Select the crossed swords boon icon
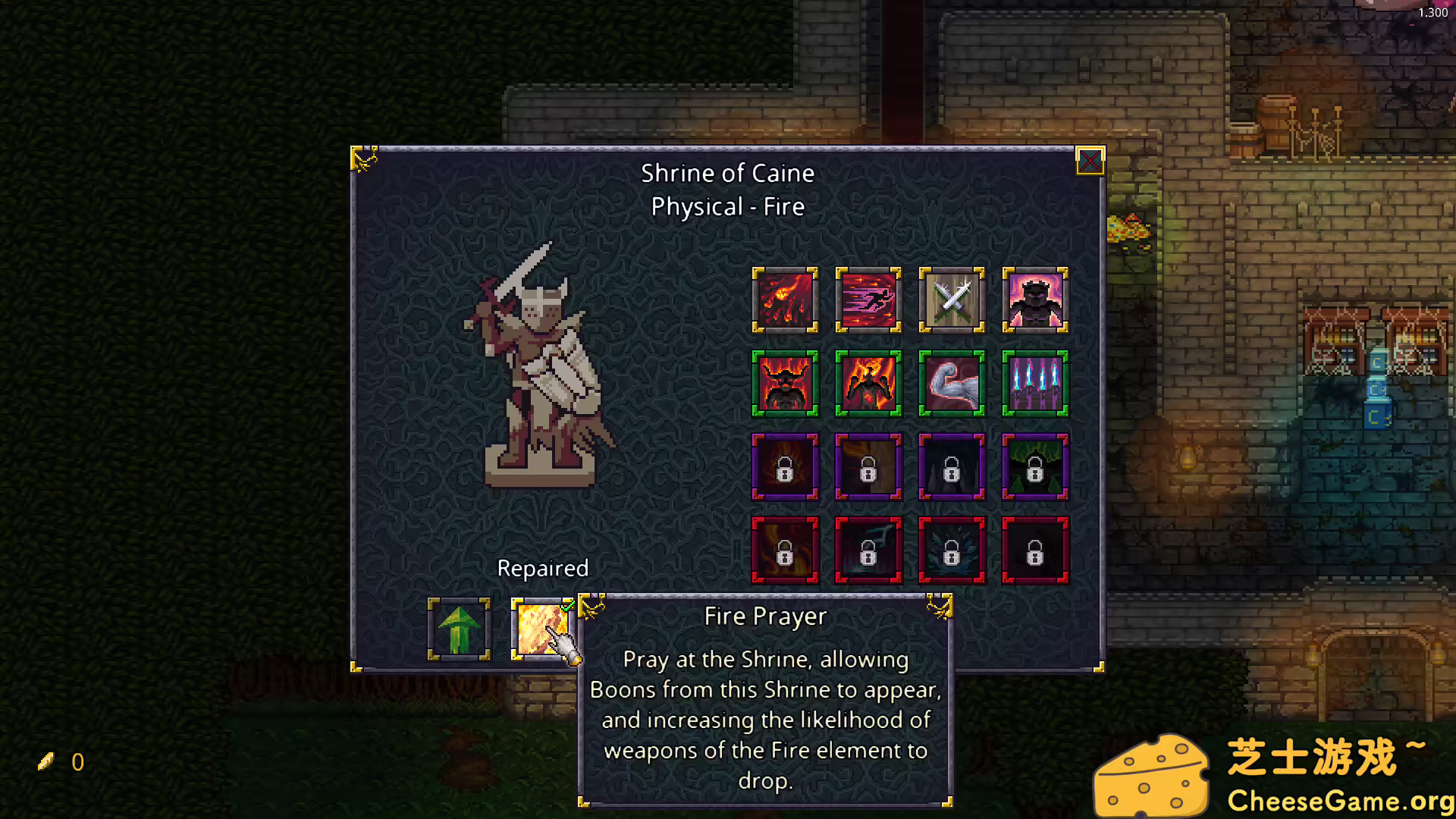 pyautogui.click(x=952, y=300)
